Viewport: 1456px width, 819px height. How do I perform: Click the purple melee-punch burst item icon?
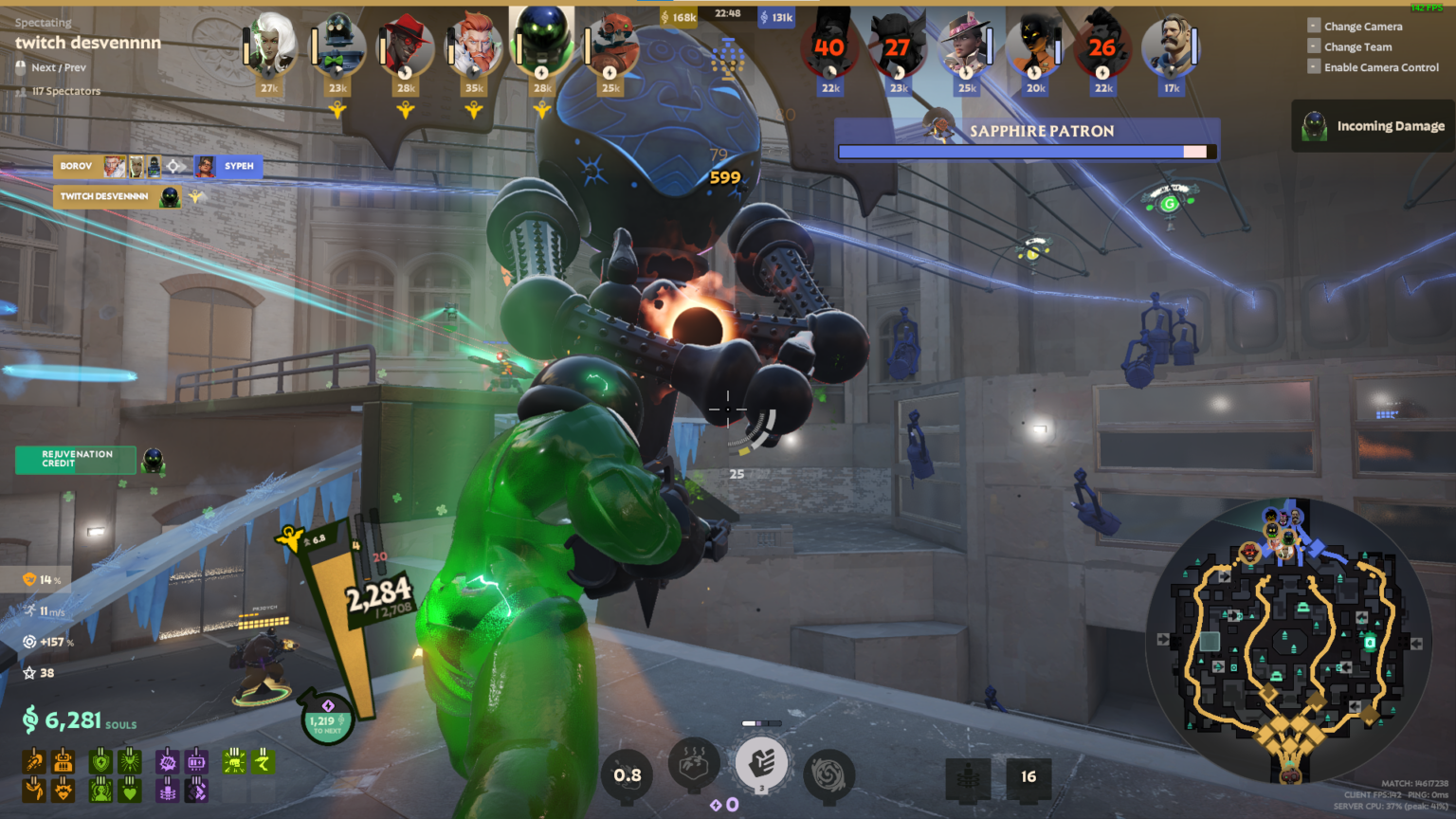168,760
